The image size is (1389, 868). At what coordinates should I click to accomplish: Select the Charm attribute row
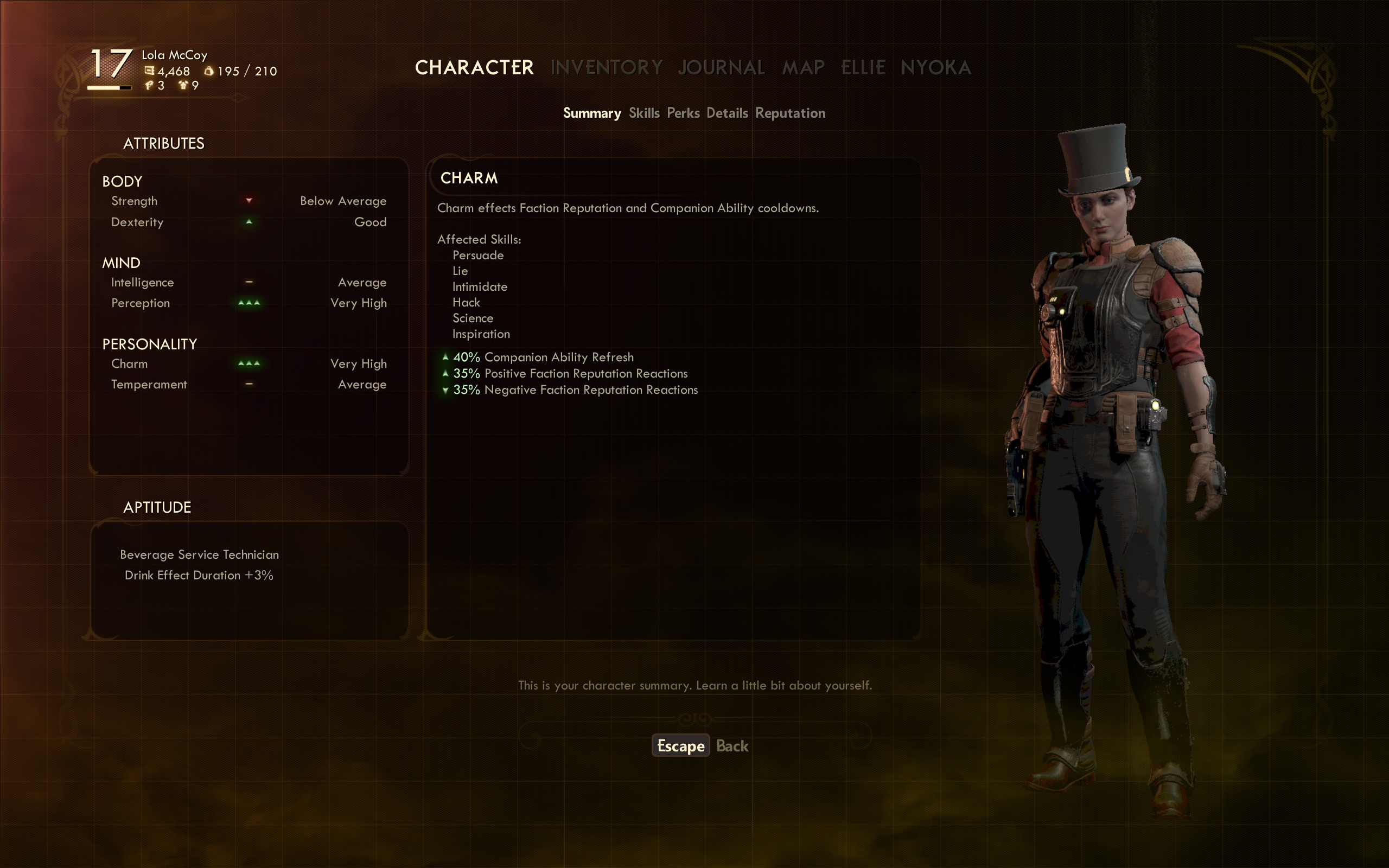click(x=249, y=364)
